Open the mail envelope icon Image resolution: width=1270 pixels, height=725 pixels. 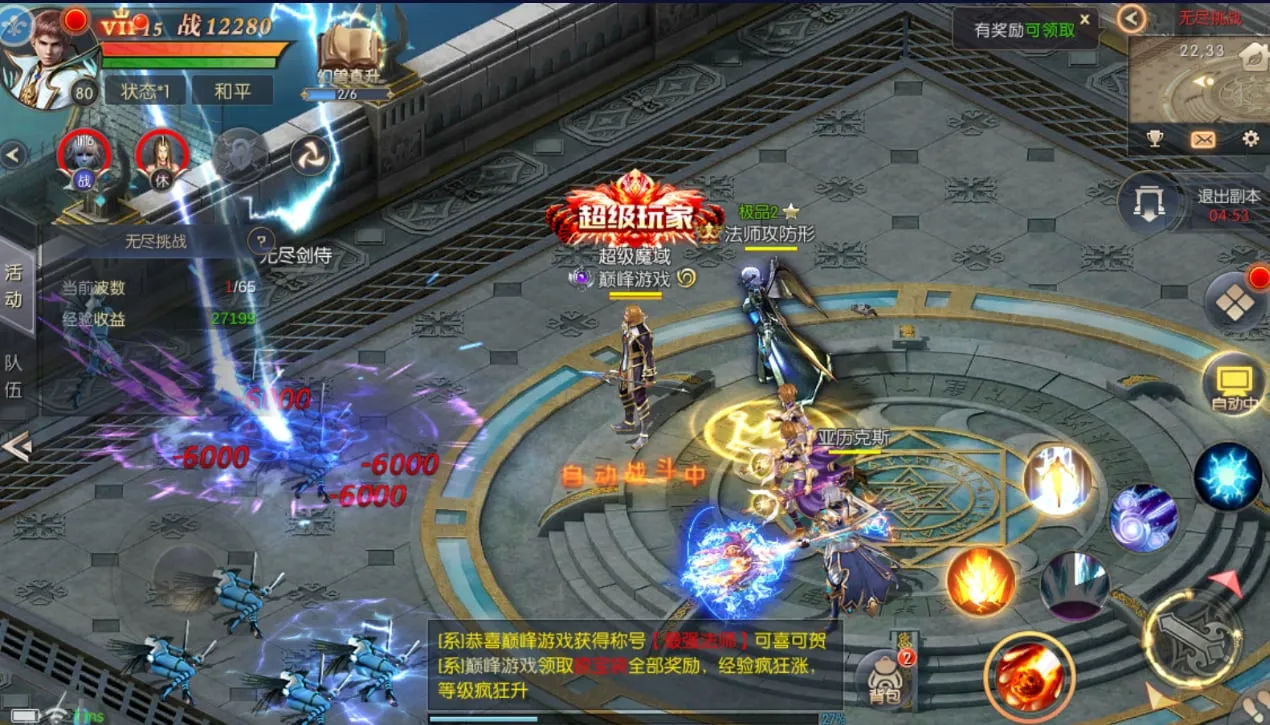point(1202,139)
